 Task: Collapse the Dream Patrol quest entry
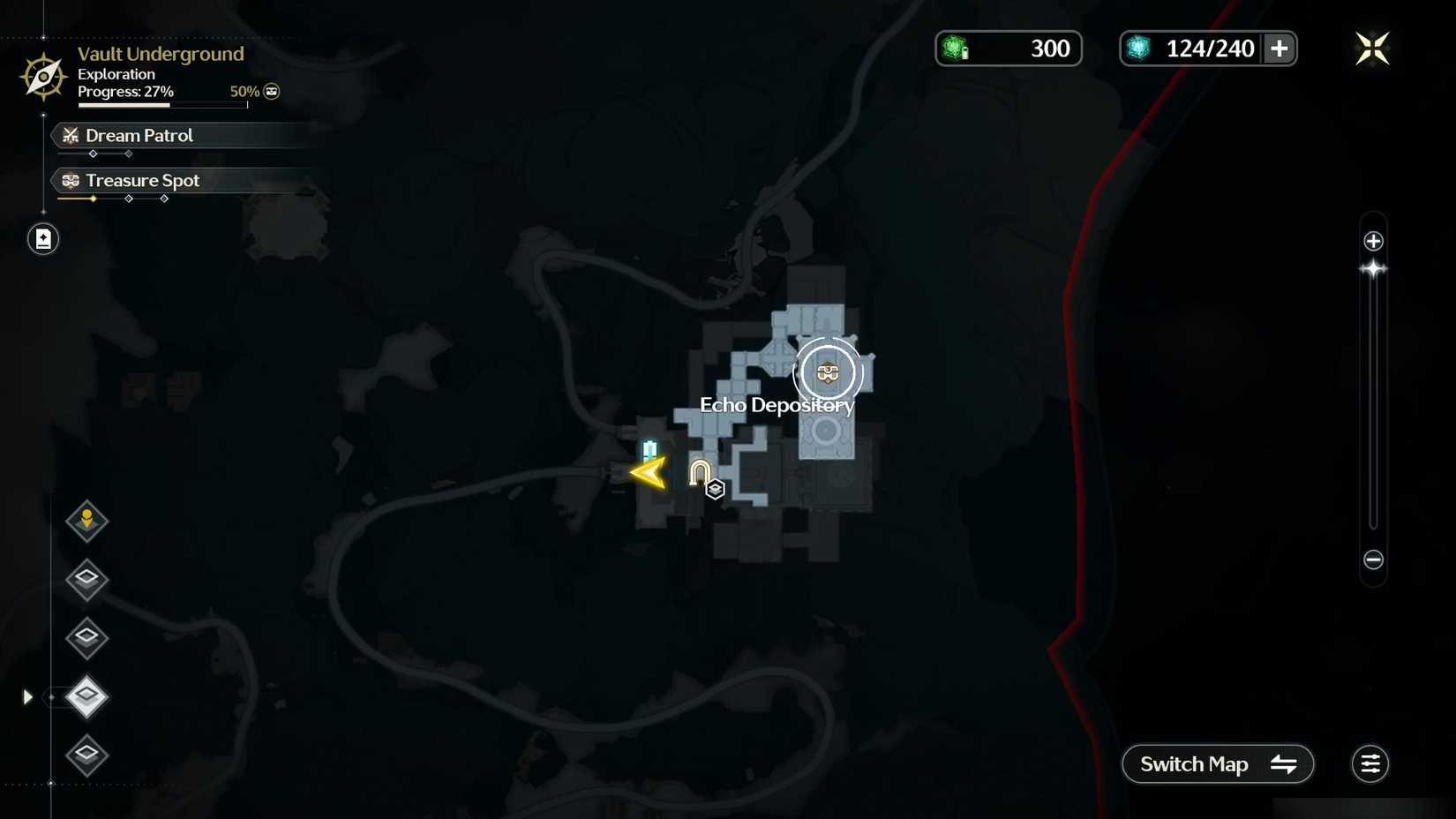tap(138, 135)
